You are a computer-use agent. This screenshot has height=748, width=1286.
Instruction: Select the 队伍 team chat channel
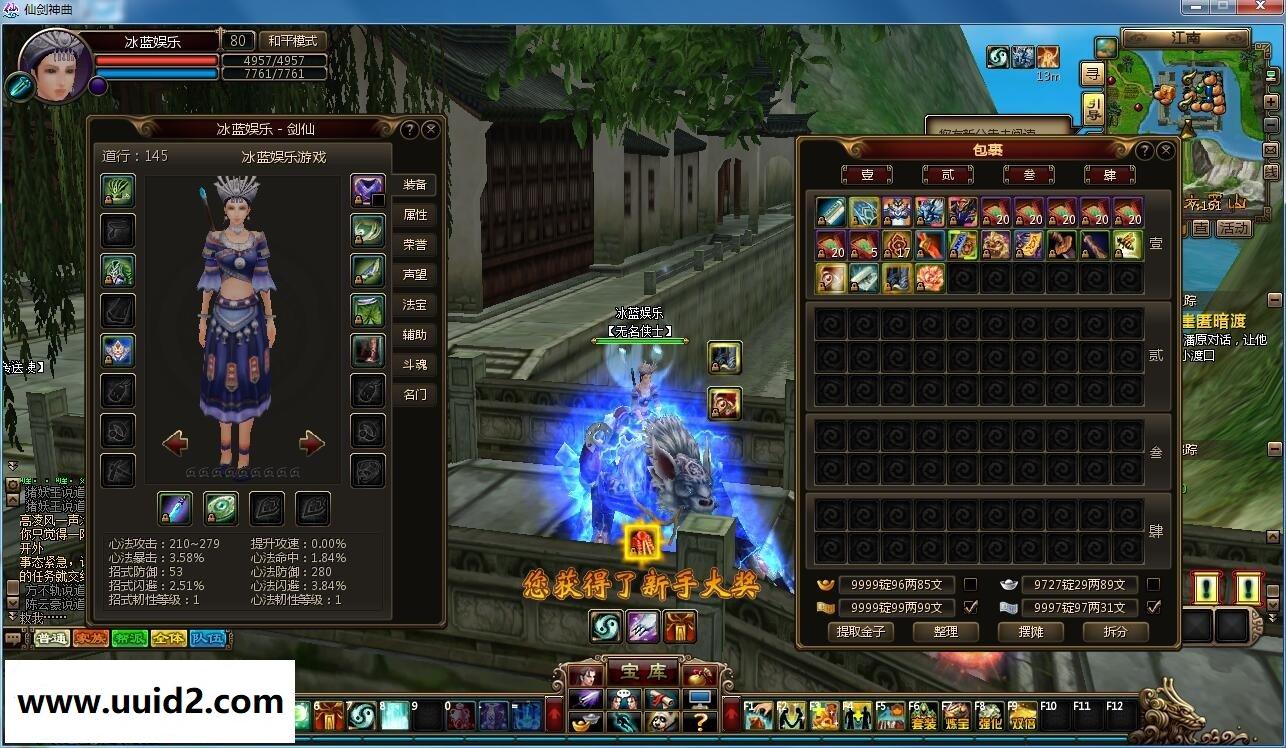click(x=207, y=638)
